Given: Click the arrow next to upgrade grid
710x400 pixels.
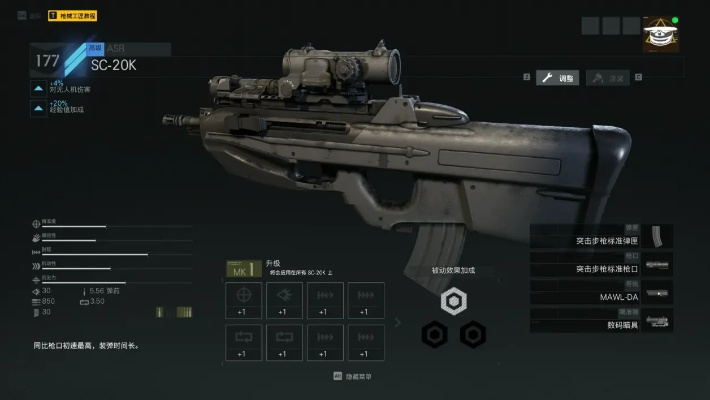Looking at the screenshot, I should [398, 322].
